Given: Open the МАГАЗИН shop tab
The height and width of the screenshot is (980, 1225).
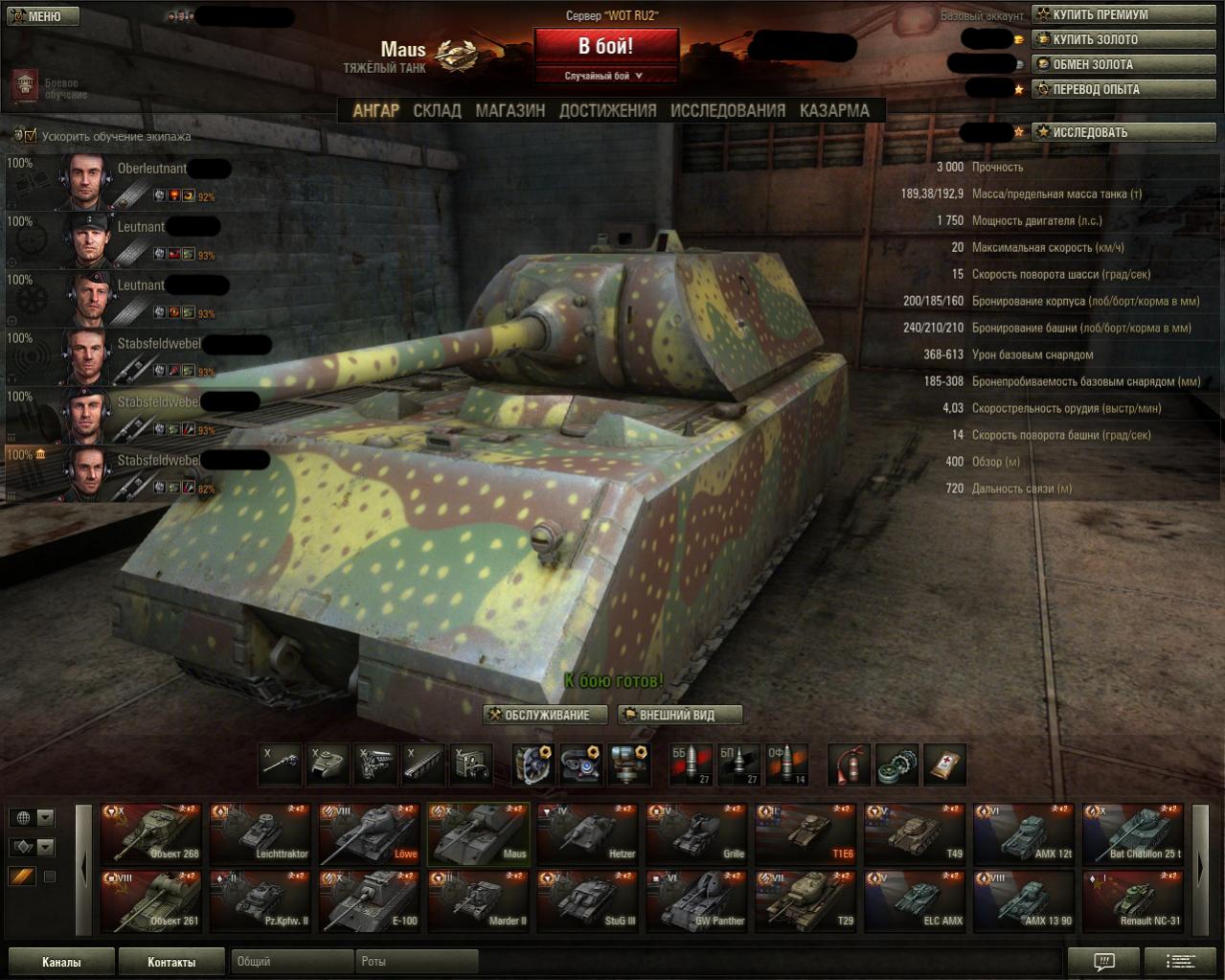Looking at the screenshot, I should [x=510, y=110].
